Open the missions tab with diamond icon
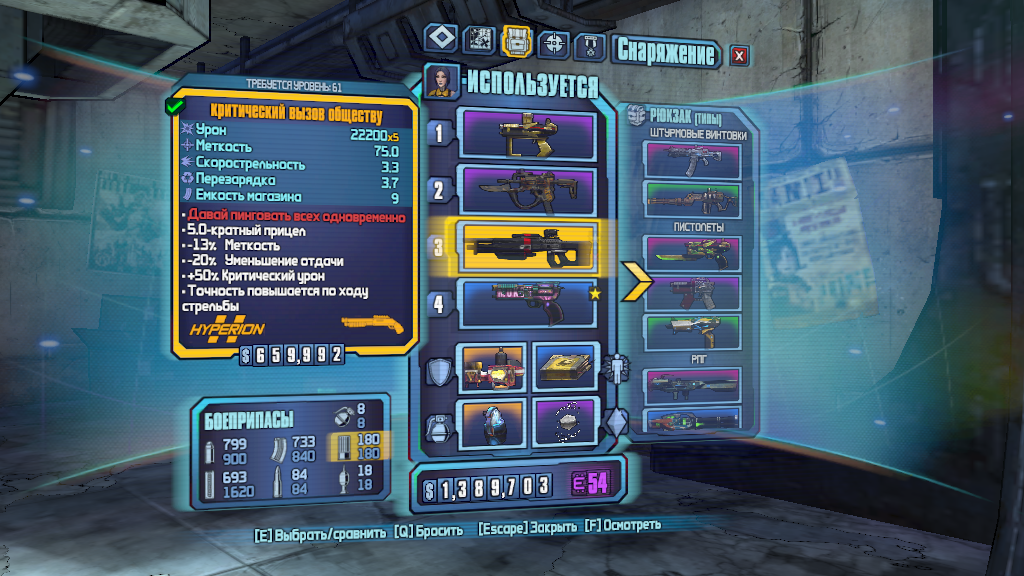 click(441, 40)
